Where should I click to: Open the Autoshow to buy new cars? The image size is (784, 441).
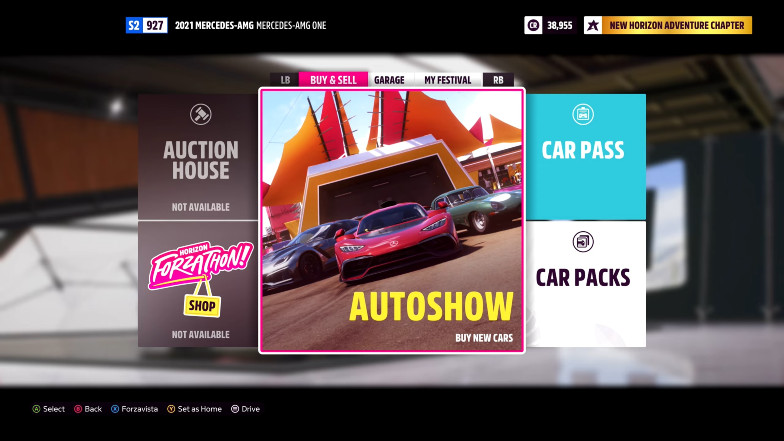pos(391,221)
